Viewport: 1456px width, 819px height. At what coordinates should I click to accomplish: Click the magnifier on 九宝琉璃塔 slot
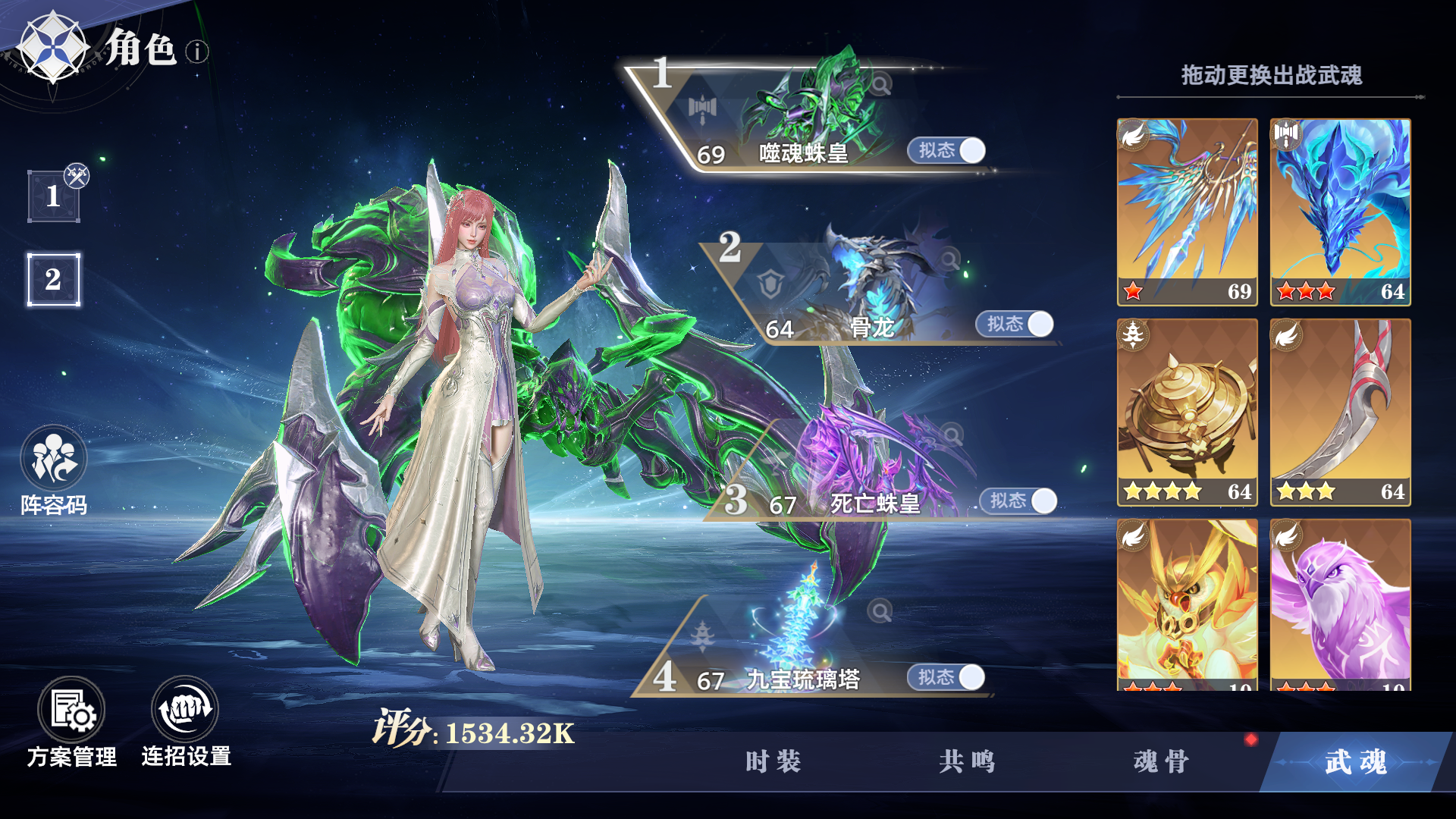pos(880,610)
